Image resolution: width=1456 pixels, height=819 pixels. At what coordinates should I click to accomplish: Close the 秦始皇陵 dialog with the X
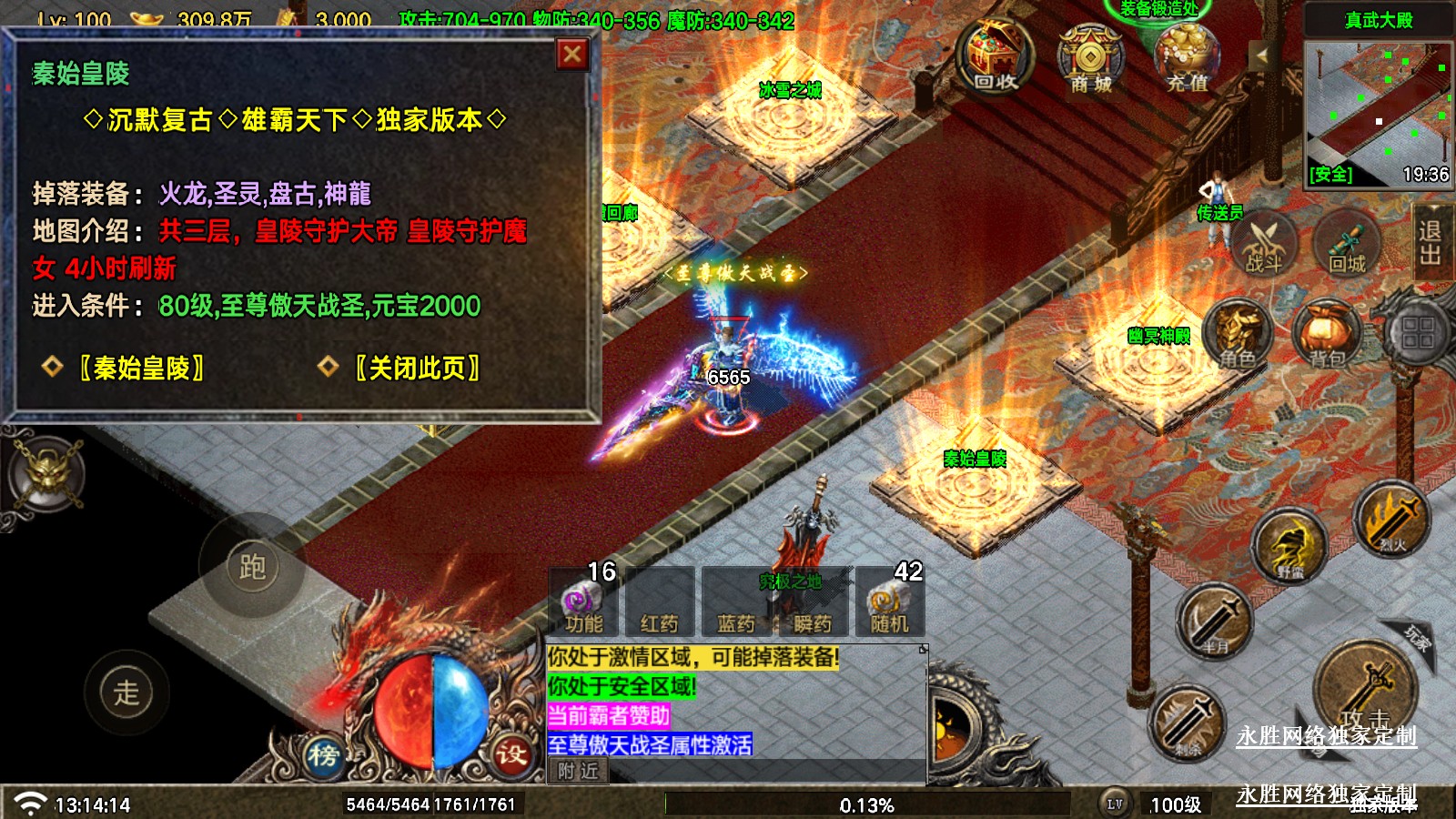pyautogui.click(x=572, y=56)
